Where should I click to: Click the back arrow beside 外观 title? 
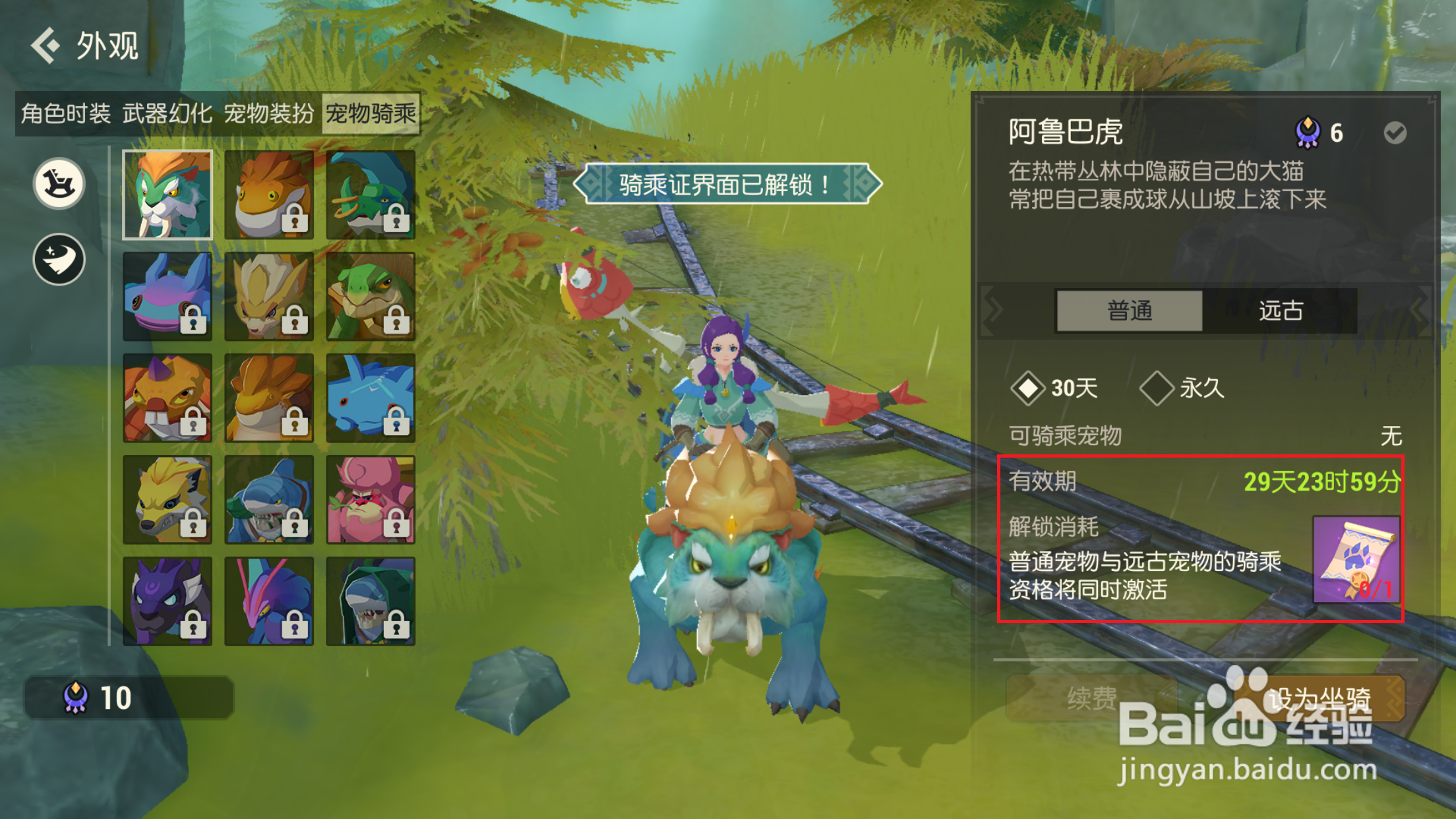click(45, 46)
